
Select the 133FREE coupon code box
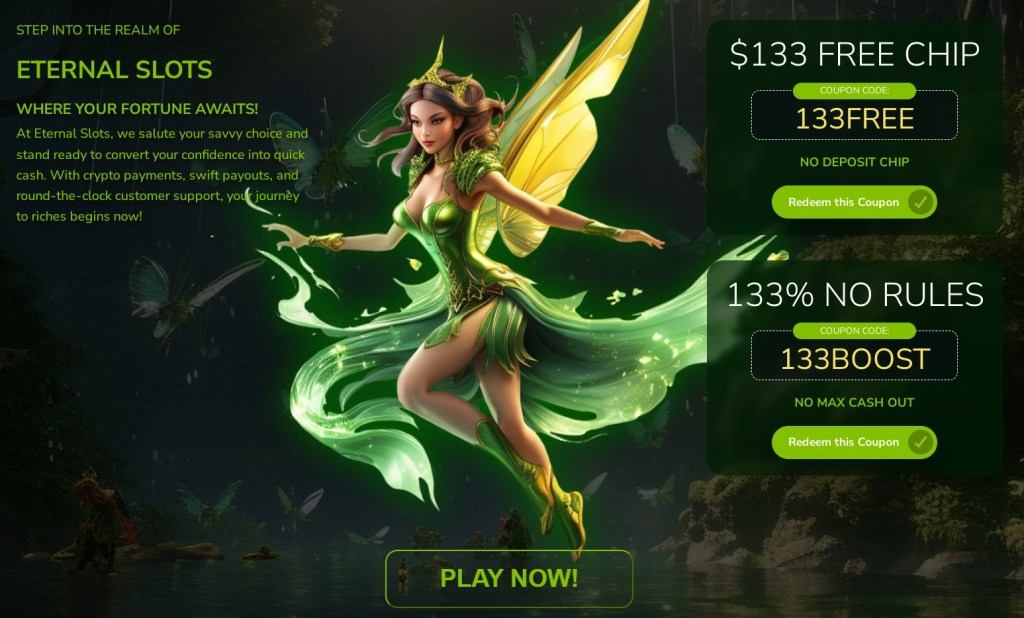pyautogui.click(x=854, y=119)
